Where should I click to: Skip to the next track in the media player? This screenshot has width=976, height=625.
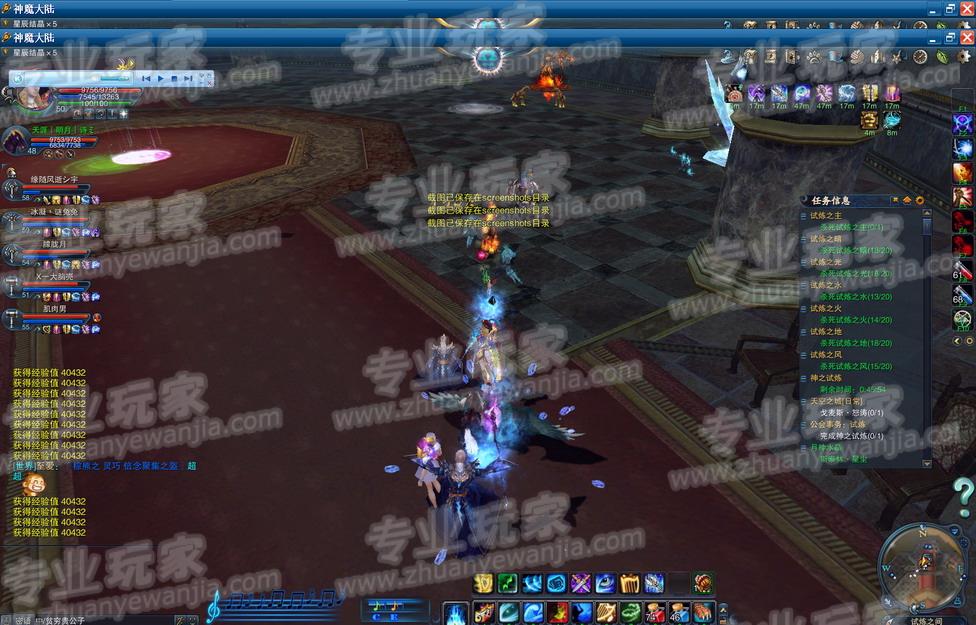(x=188, y=78)
